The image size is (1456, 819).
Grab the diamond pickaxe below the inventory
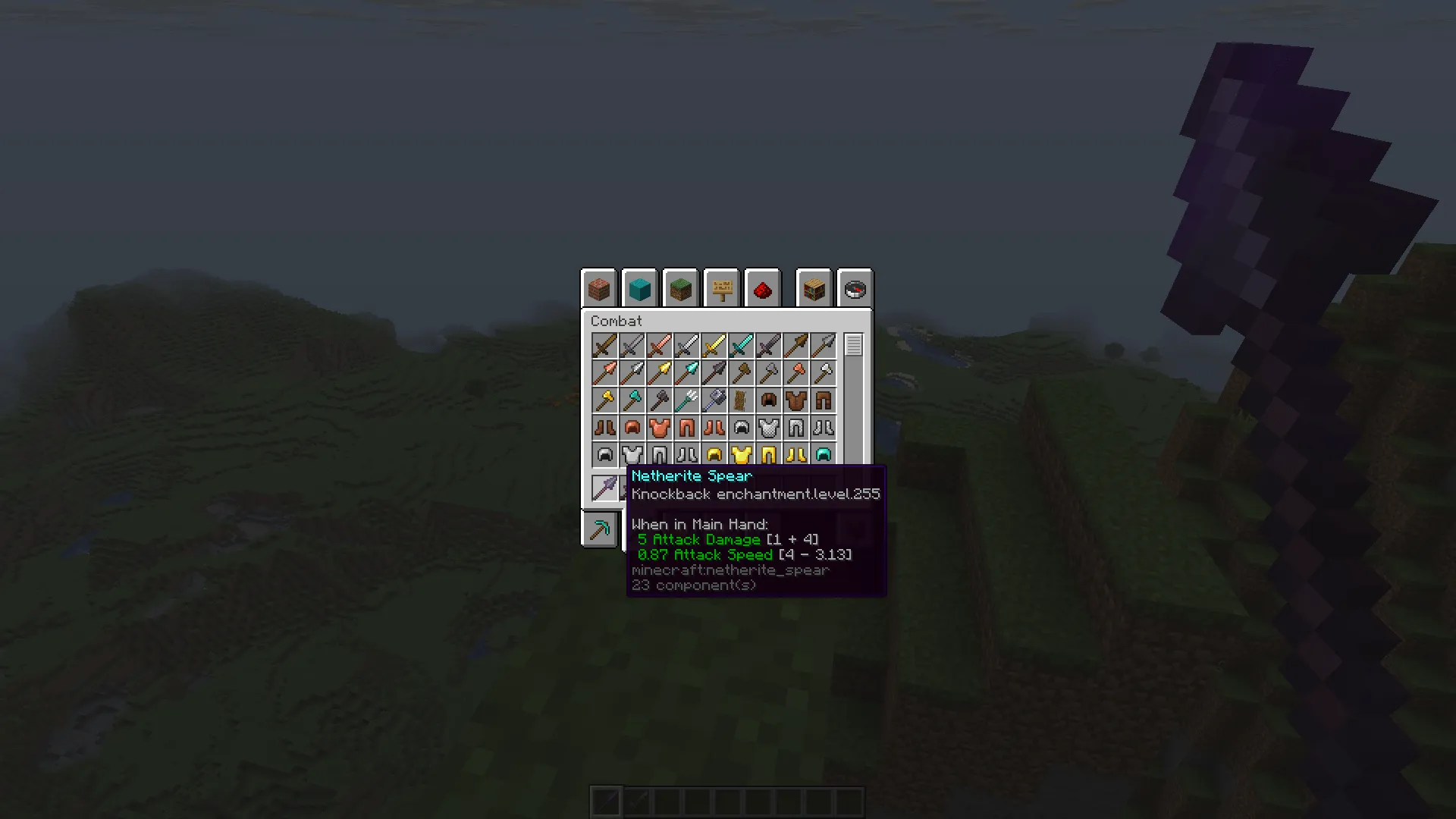coord(599,529)
